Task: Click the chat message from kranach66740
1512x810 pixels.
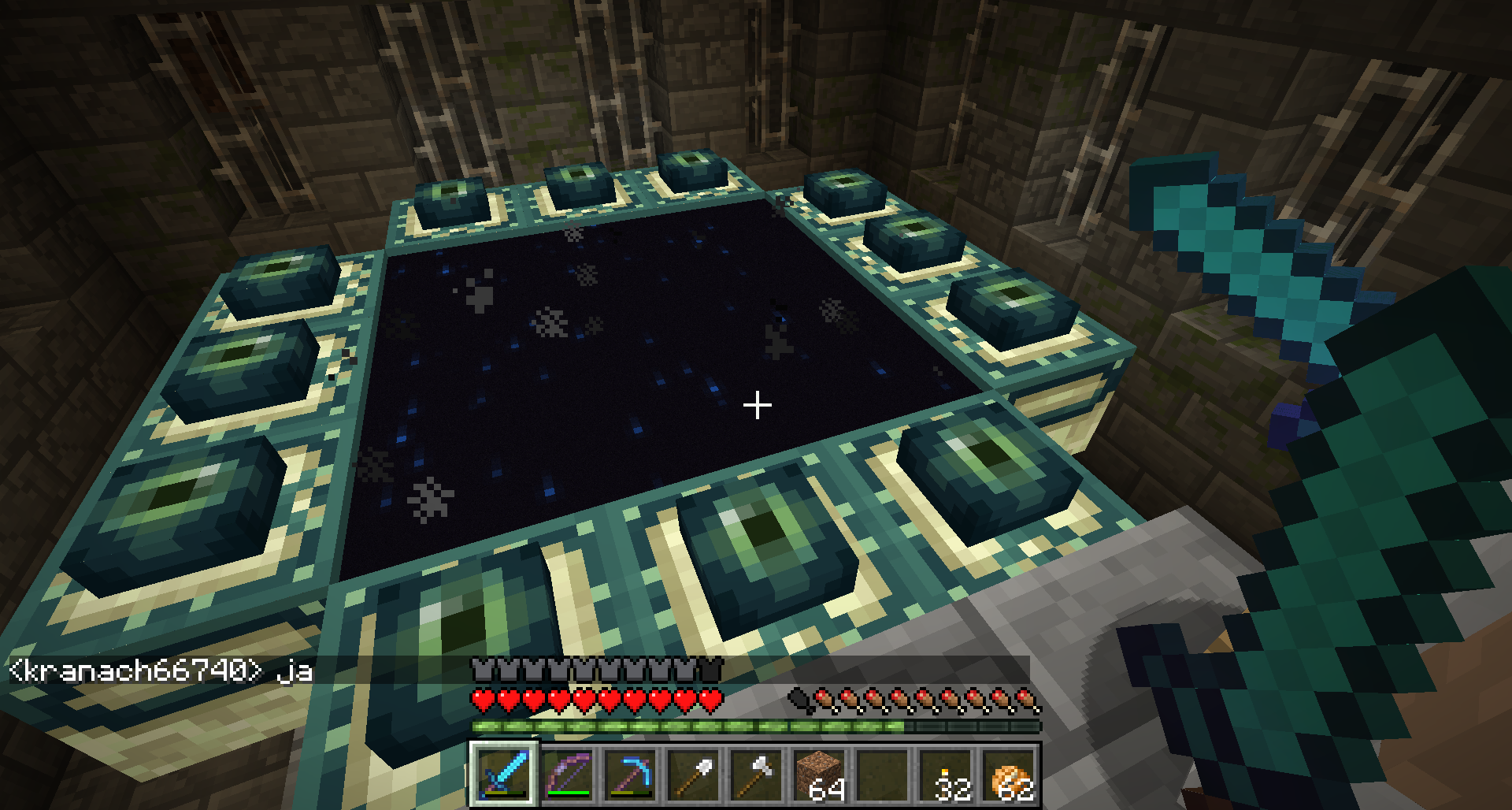Action: coord(161,671)
